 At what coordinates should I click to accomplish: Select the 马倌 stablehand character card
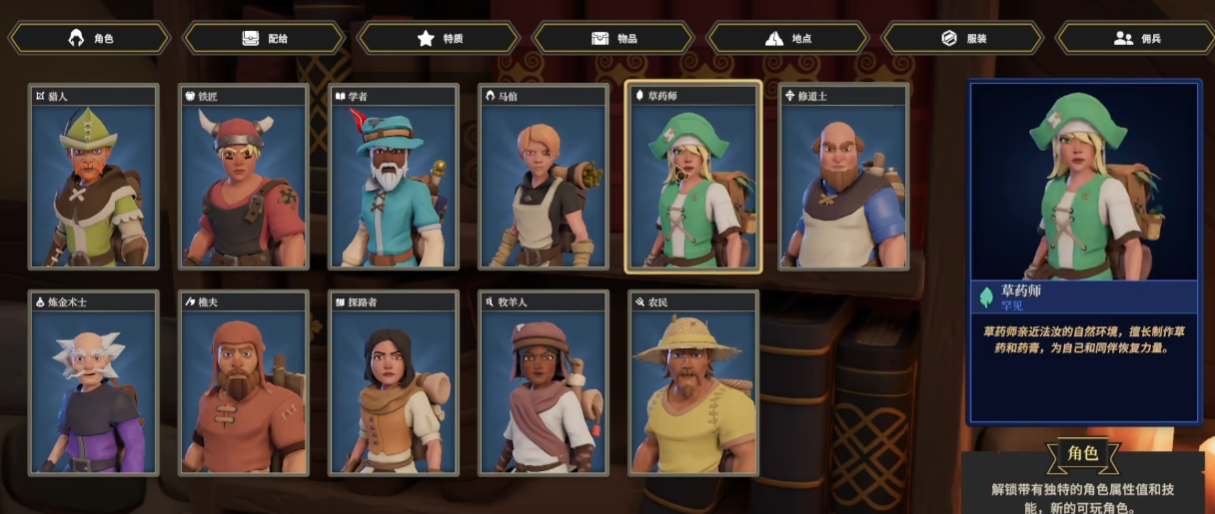click(544, 177)
